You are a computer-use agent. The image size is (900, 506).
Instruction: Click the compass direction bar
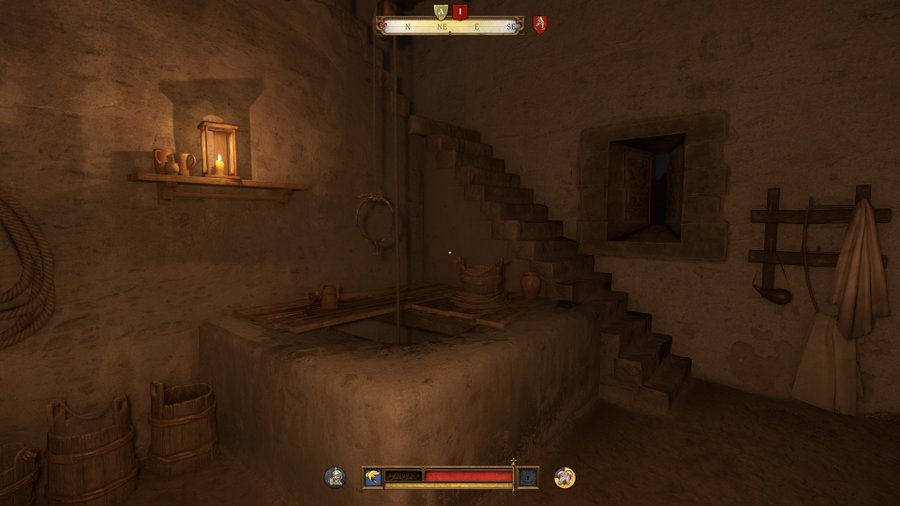click(x=450, y=27)
